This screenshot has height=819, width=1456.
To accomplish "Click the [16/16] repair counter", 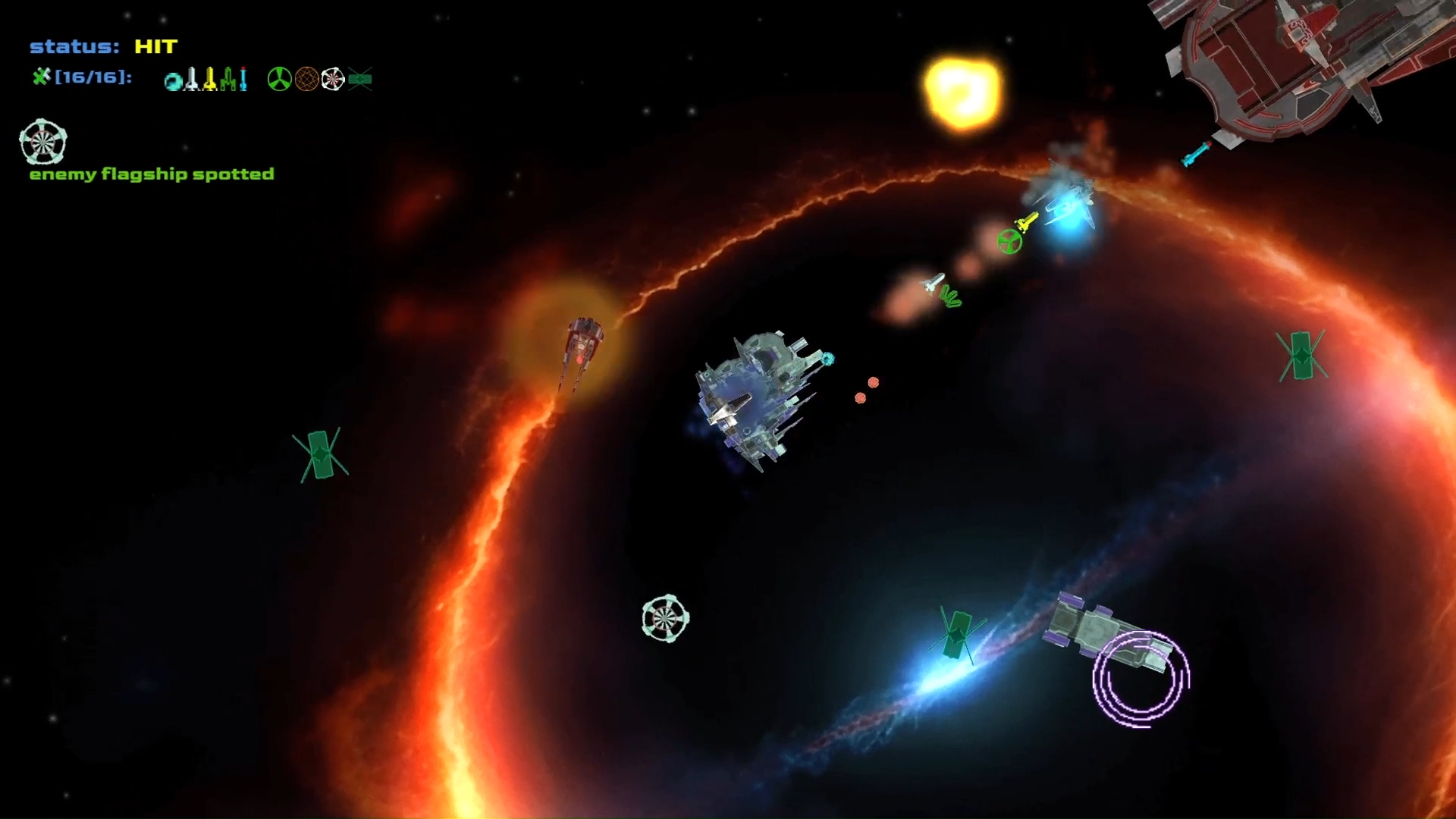I will pyautogui.click(x=93, y=77).
